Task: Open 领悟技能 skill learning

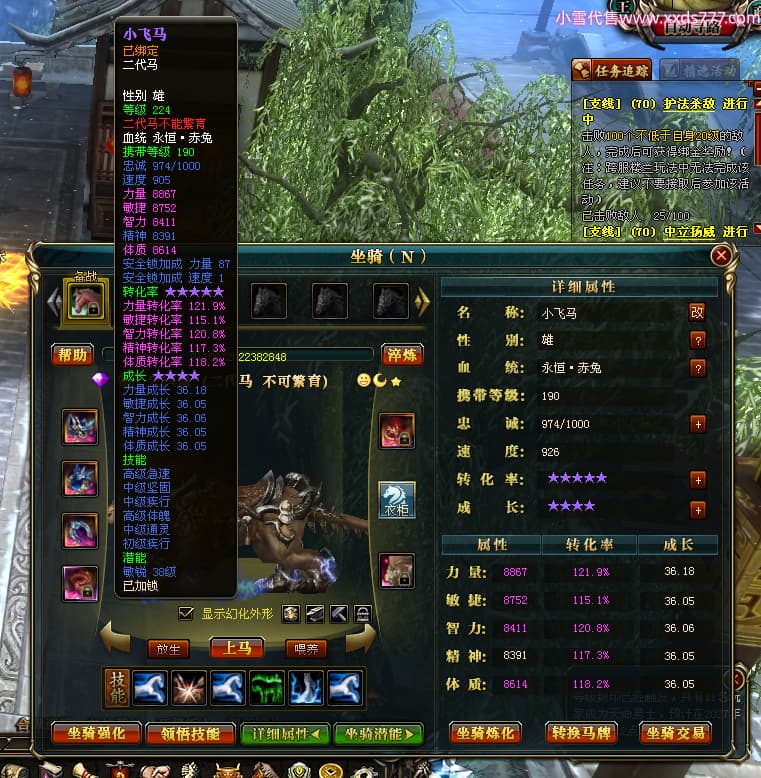Action: [x=190, y=733]
